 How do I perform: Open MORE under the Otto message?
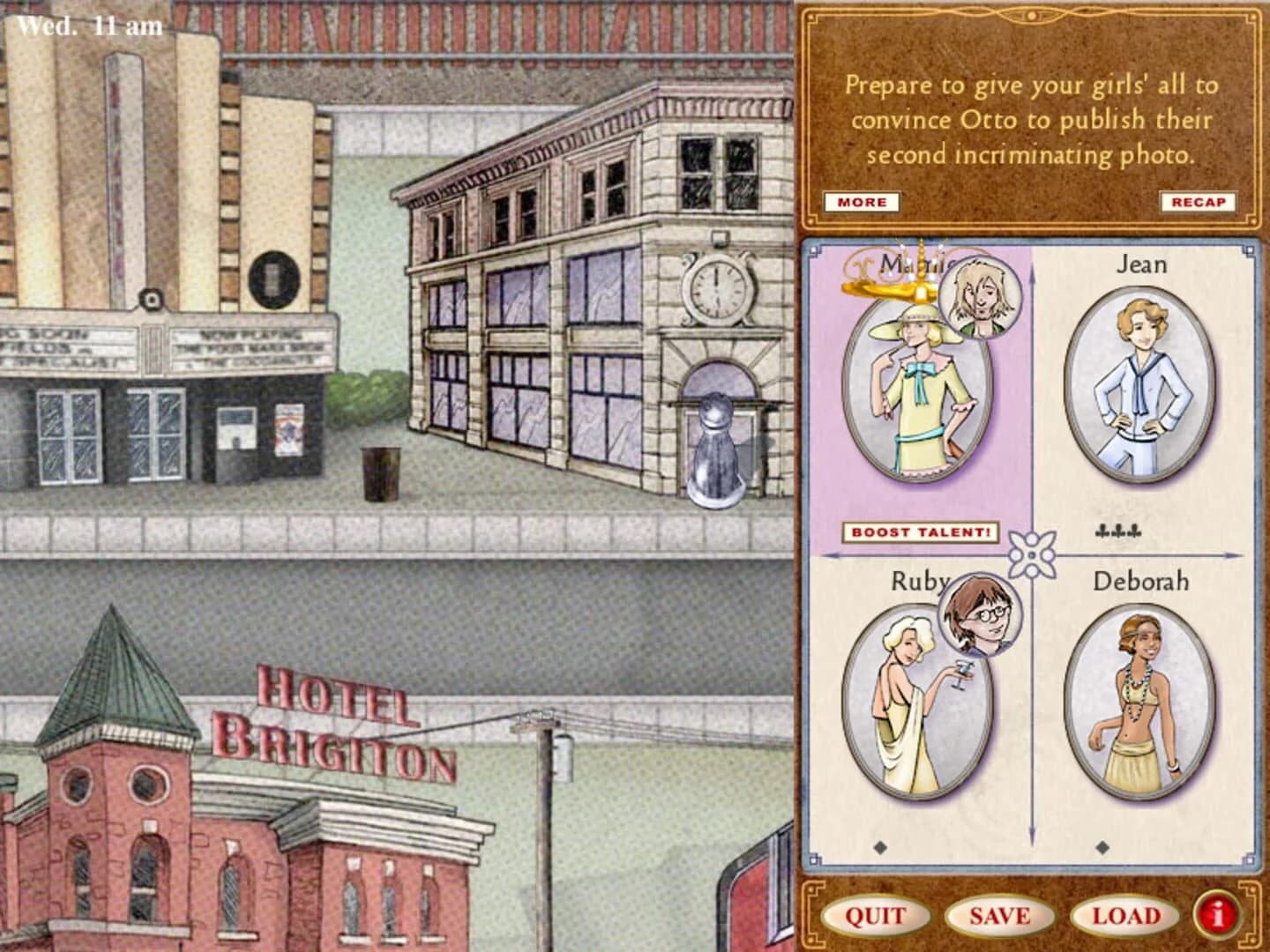(860, 201)
